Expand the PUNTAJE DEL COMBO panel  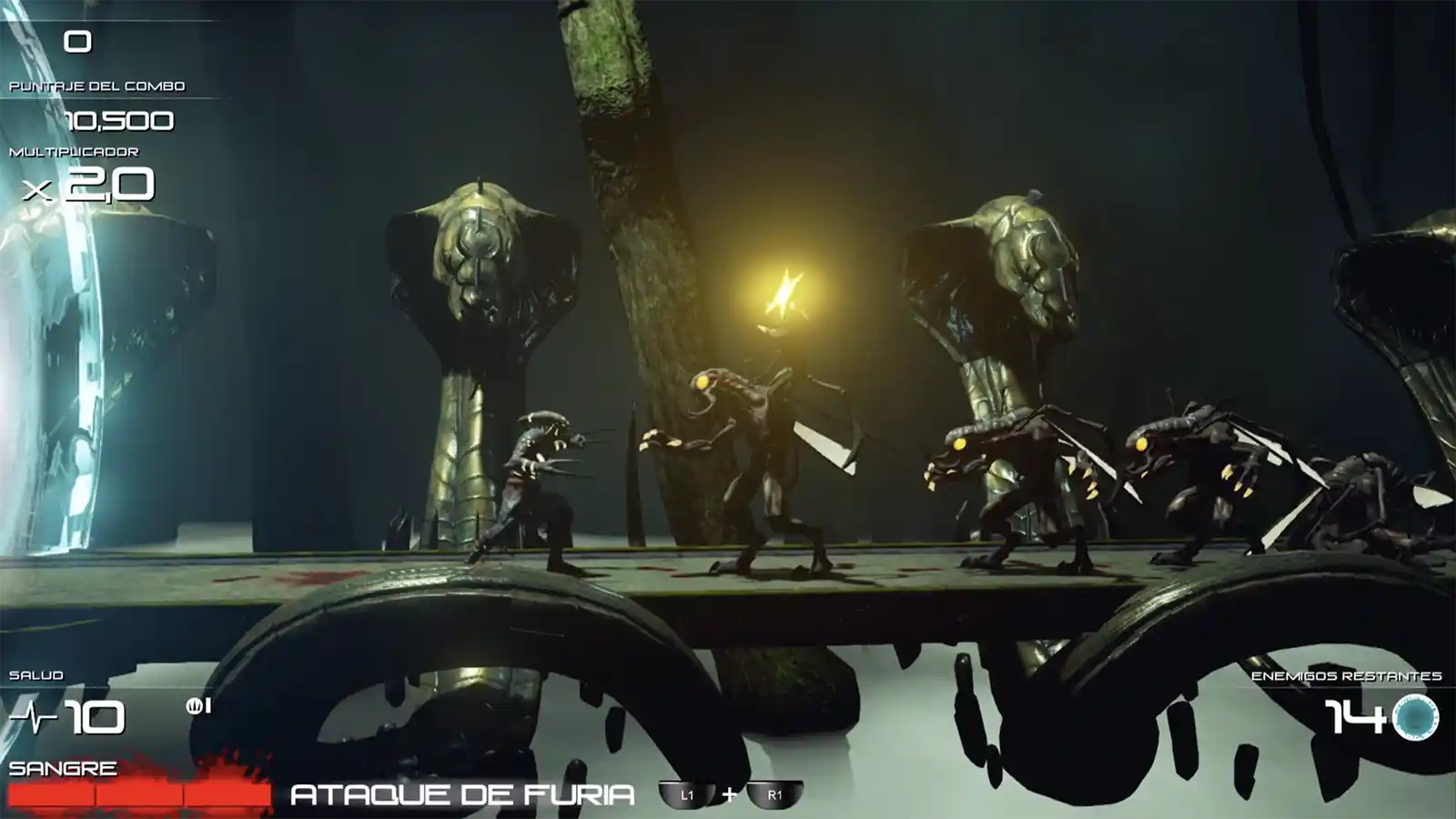pyautogui.click(x=98, y=88)
